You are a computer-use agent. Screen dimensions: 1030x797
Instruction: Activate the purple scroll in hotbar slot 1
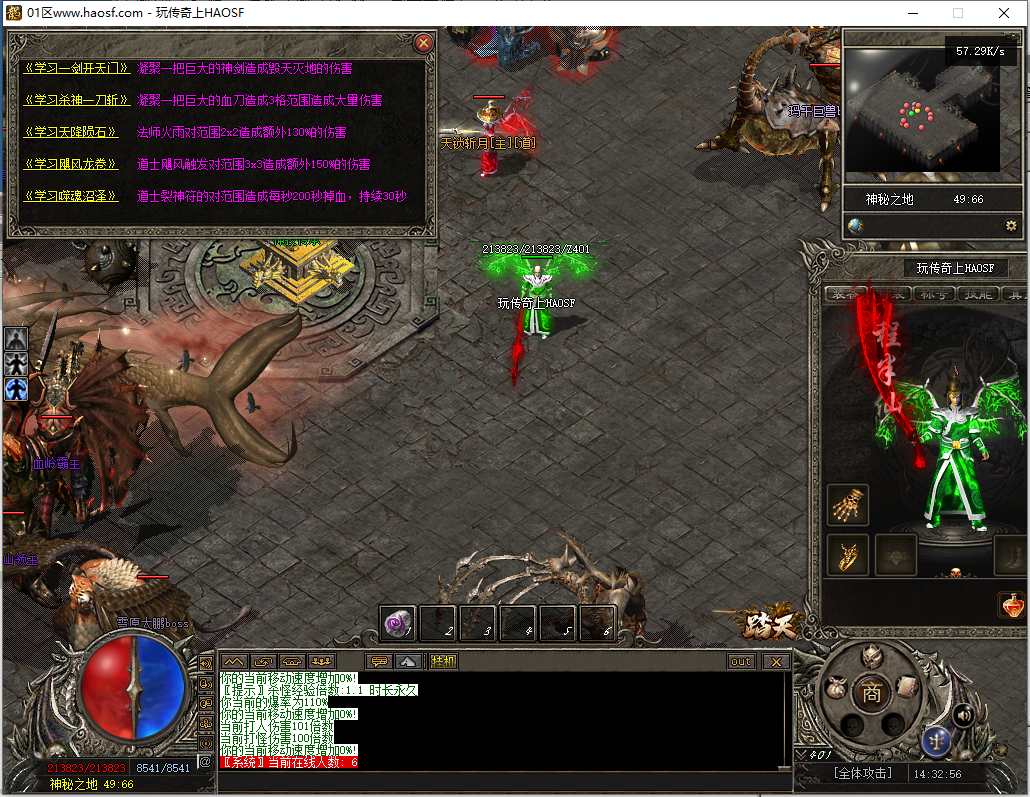[398, 624]
